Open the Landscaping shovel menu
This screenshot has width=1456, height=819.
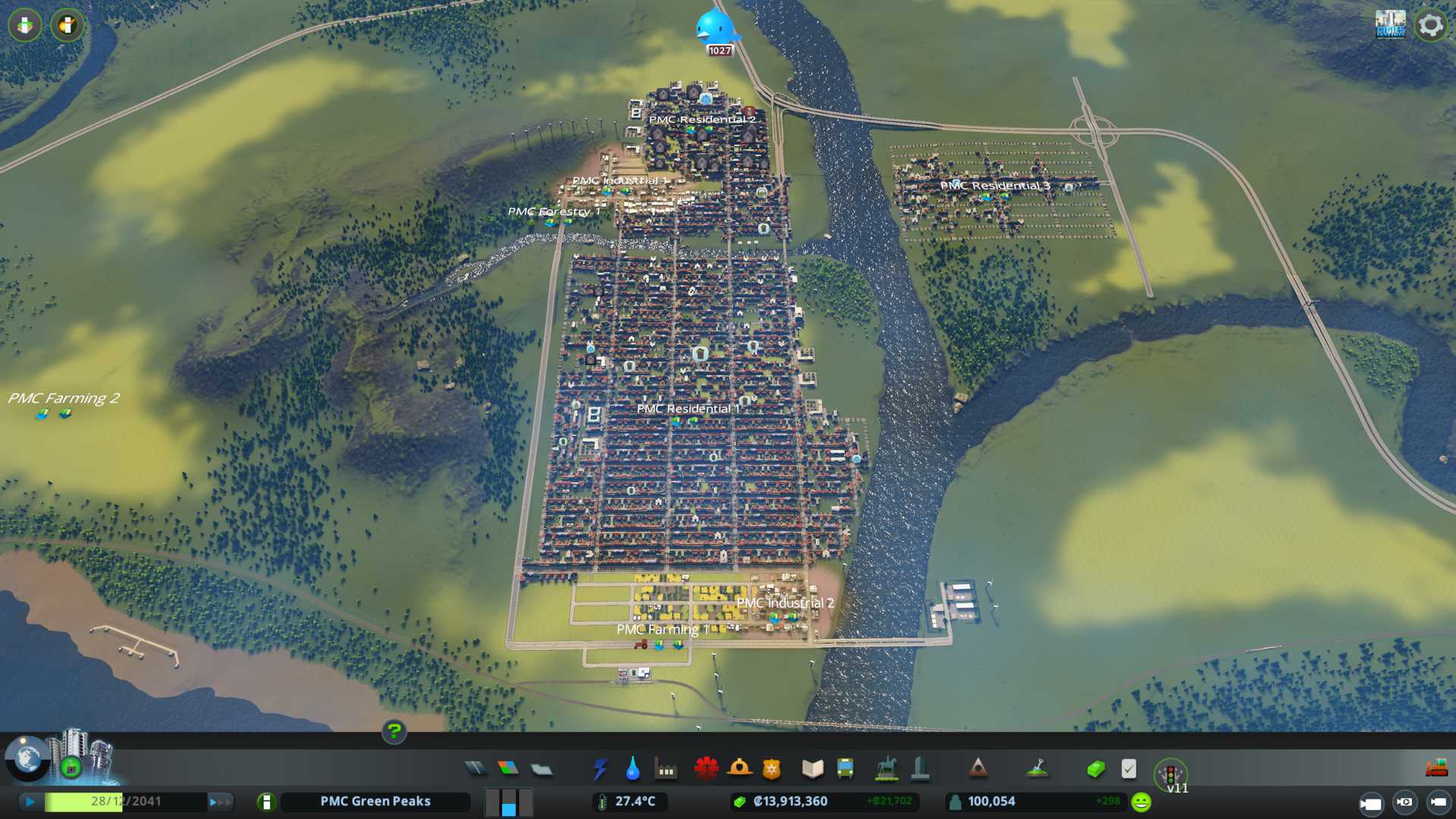pos(1037,769)
